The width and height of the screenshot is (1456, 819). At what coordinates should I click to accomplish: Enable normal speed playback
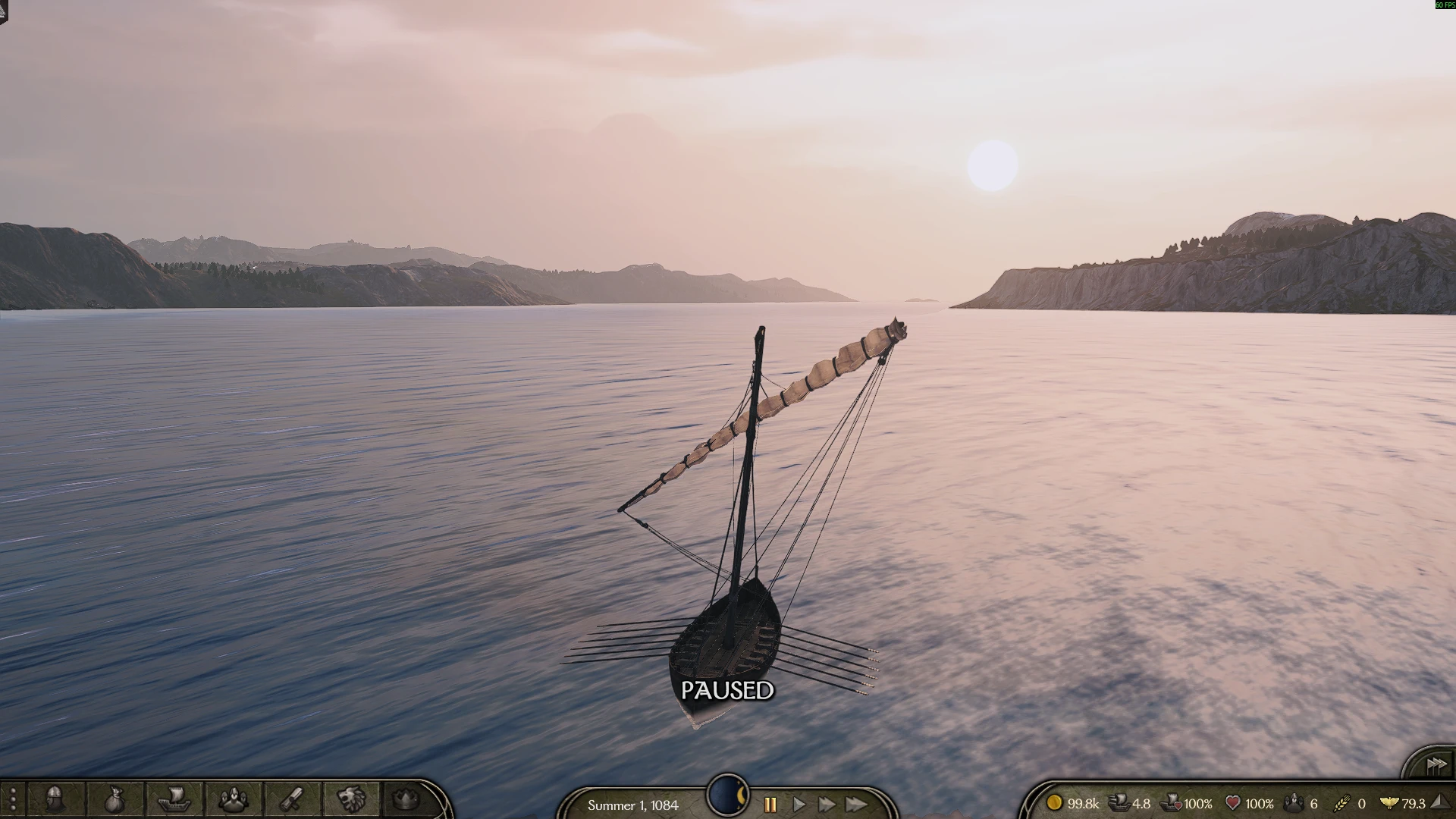(x=799, y=806)
